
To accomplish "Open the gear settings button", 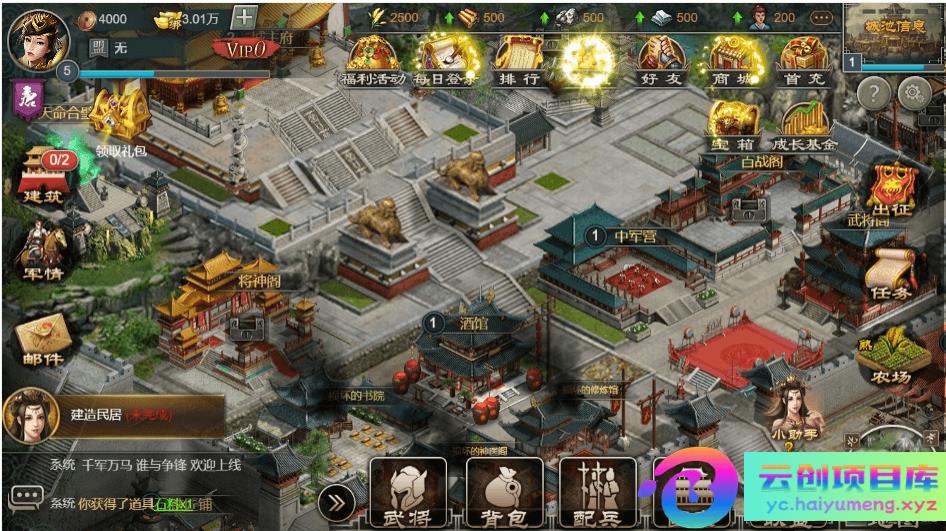I will point(913,94).
